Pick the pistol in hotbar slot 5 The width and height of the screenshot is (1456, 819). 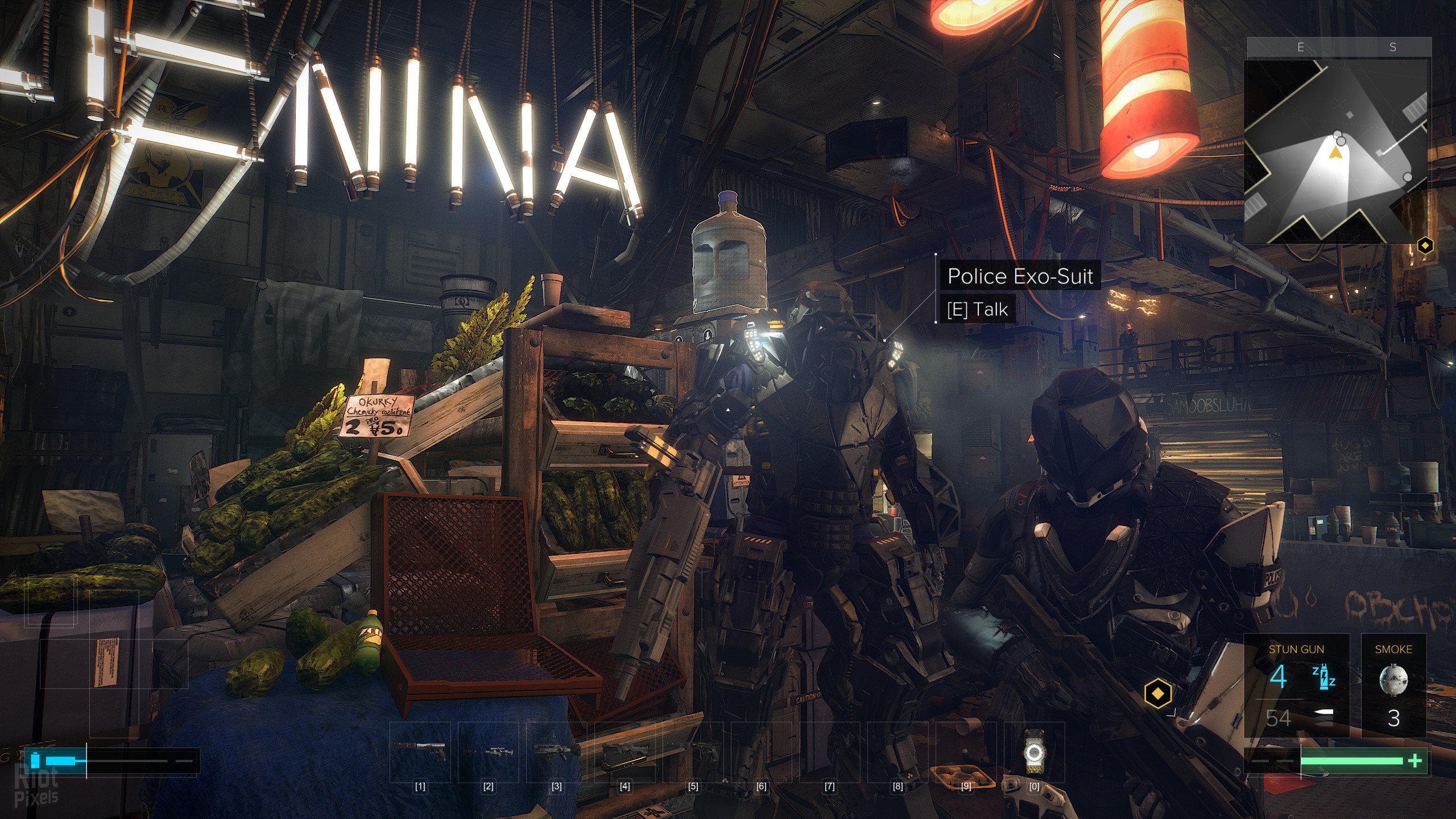[693, 751]
